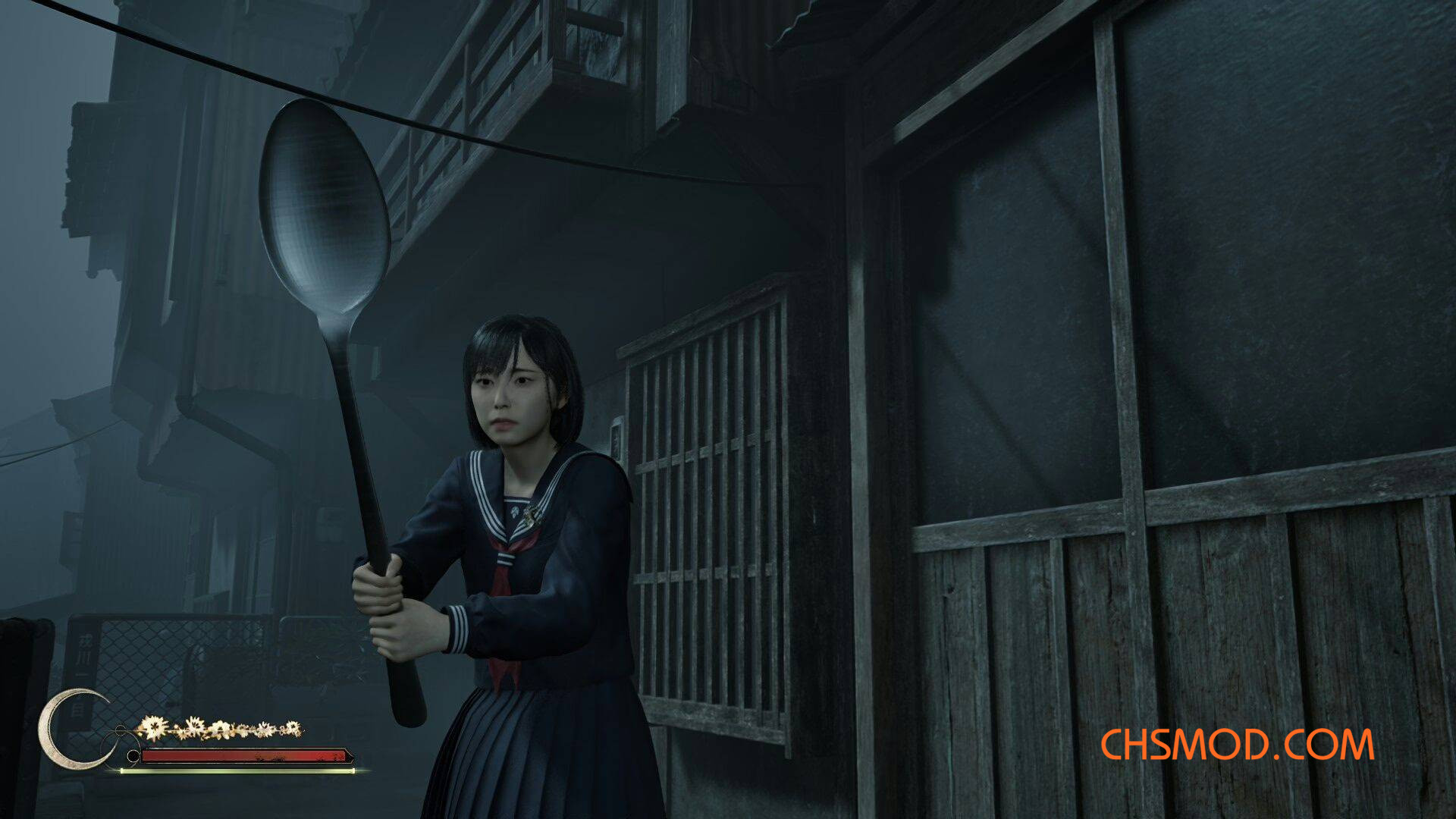Click the dark circular orb beside the health bar
1456x819 pixels.
[x=133, y=755]
